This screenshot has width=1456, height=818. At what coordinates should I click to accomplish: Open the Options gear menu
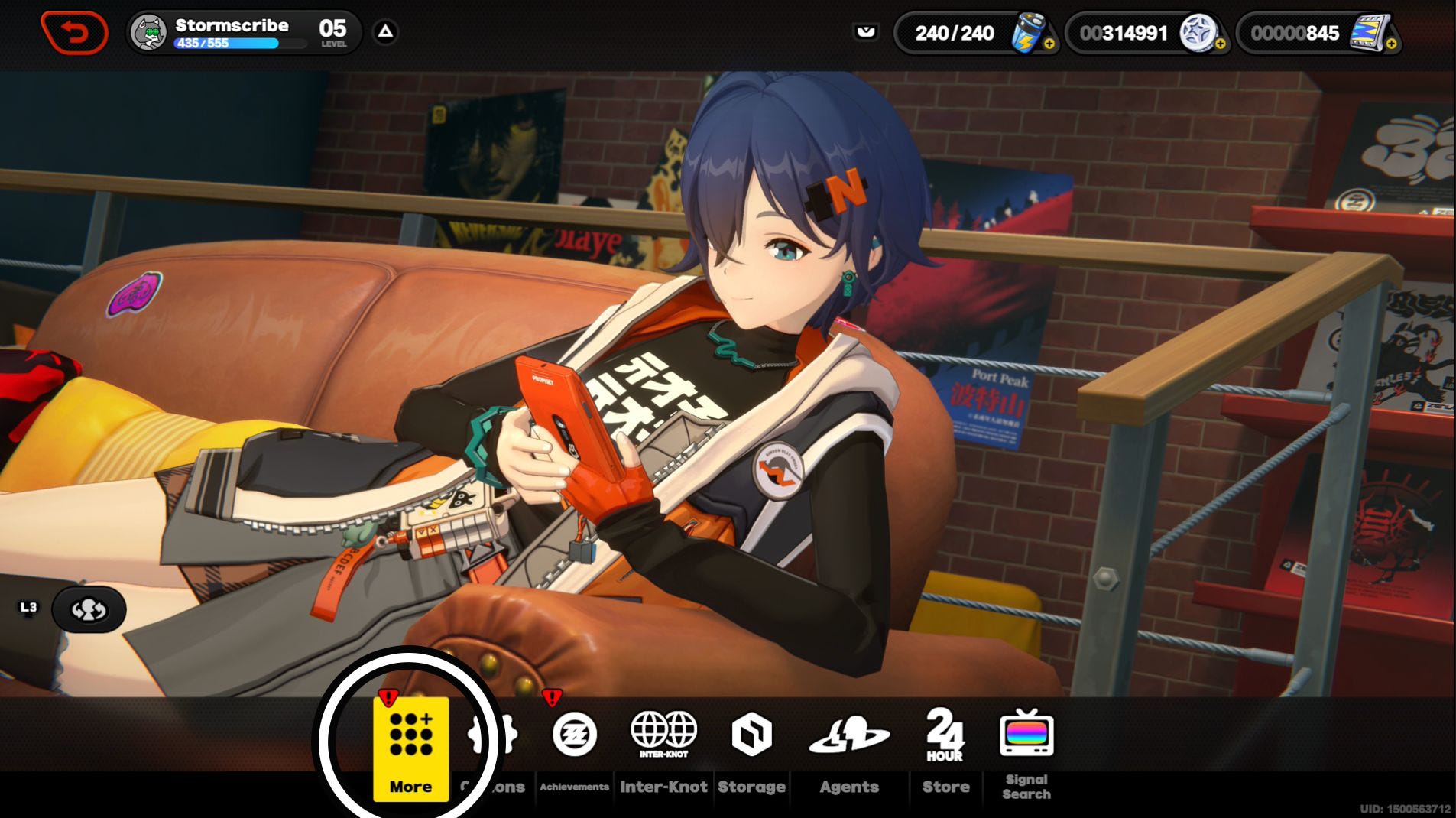click(x=493, y=748)
